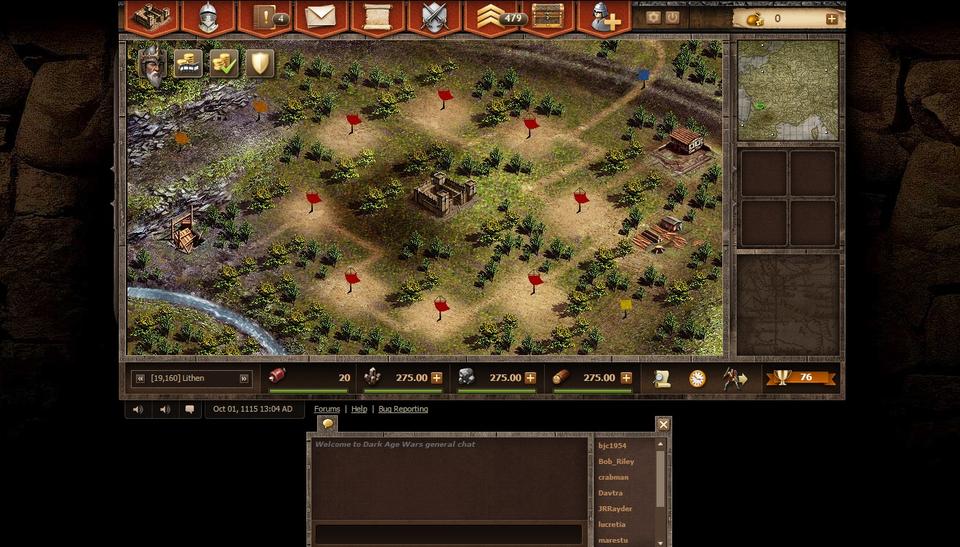Add gold coins with the plus button
The image size is (960, 547).
pyautogui.click(x=831, y=18)
